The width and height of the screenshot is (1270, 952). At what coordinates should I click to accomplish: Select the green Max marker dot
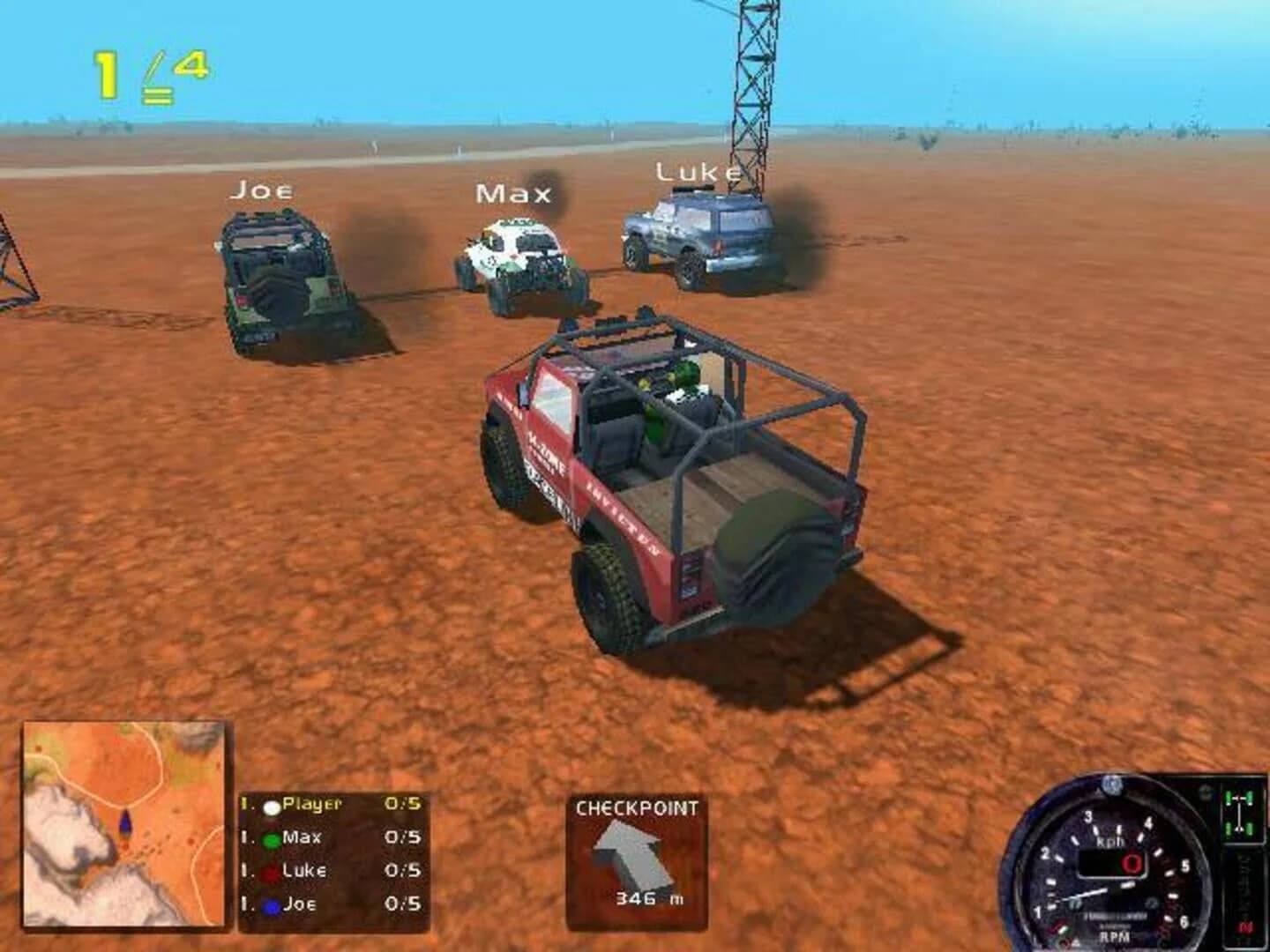(x=272, y=840)
